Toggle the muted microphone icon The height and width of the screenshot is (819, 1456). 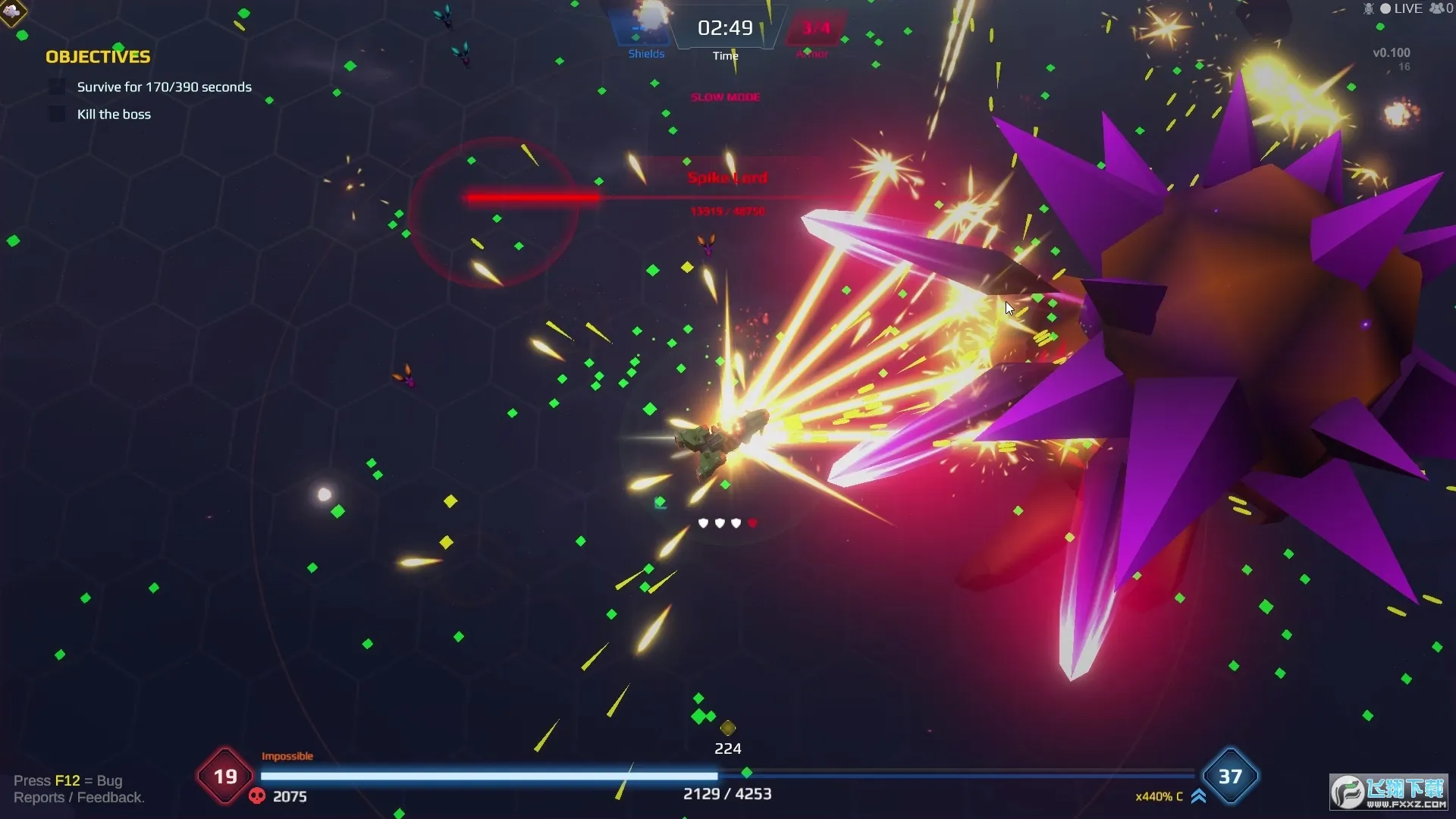click(1368, 8)
